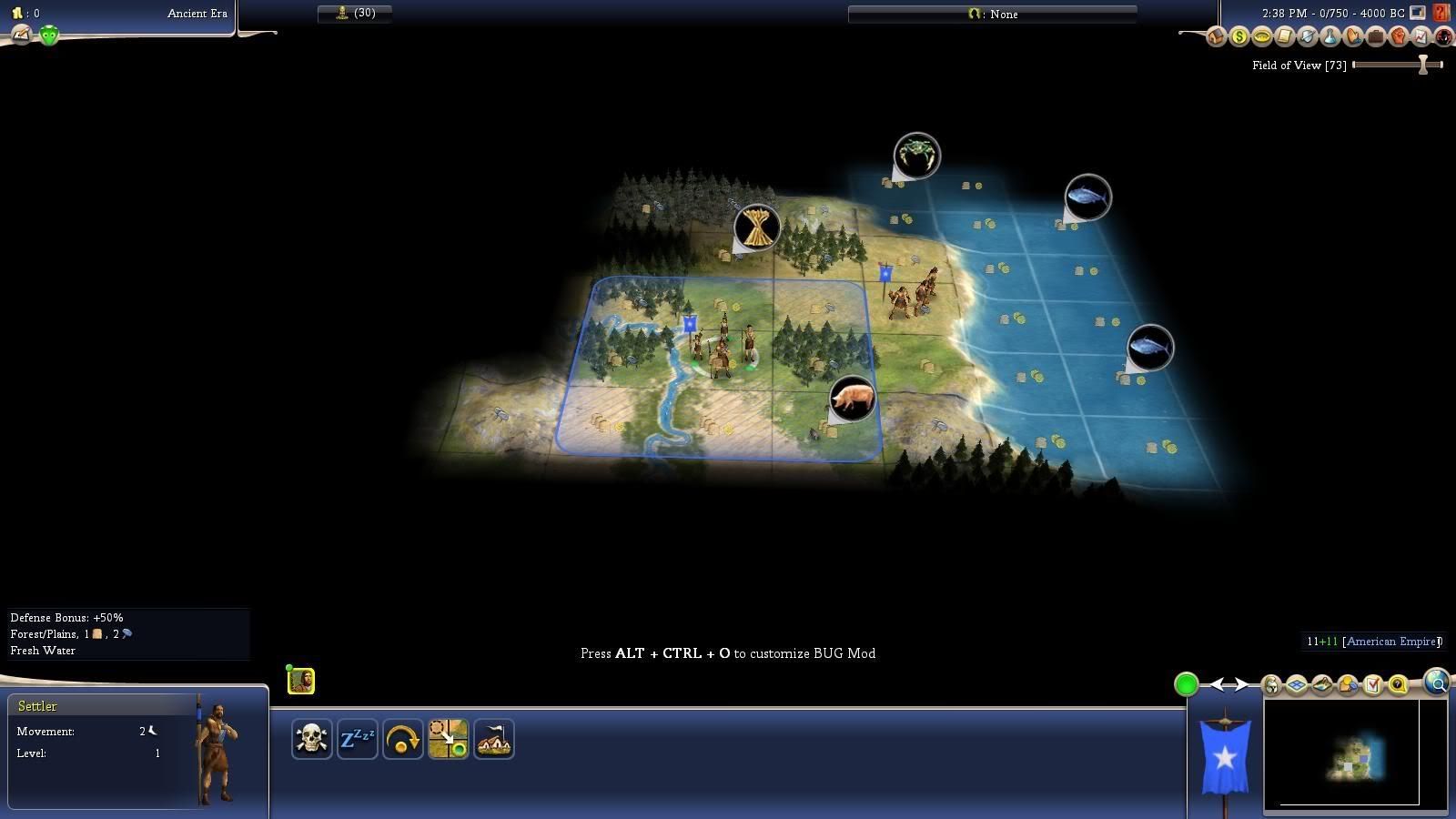Open the globe view magnifier icon
Screen dimensions: 1456x819
pyautogui.click(x=1437, y=682)
